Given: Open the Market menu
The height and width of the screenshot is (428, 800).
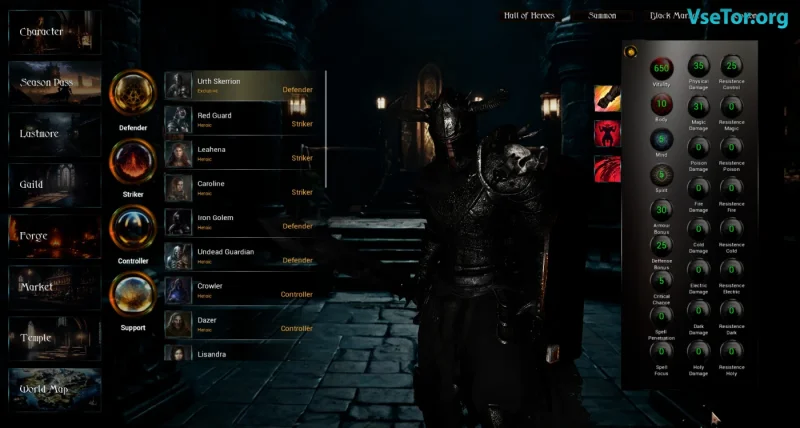Looking at the screenshot, I should tap(54, 287).
